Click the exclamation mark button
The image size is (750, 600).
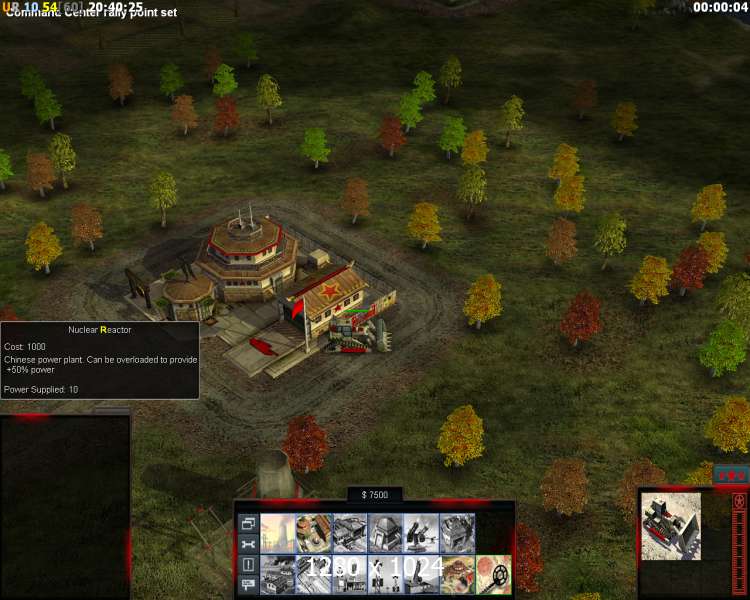click(247, 565)
